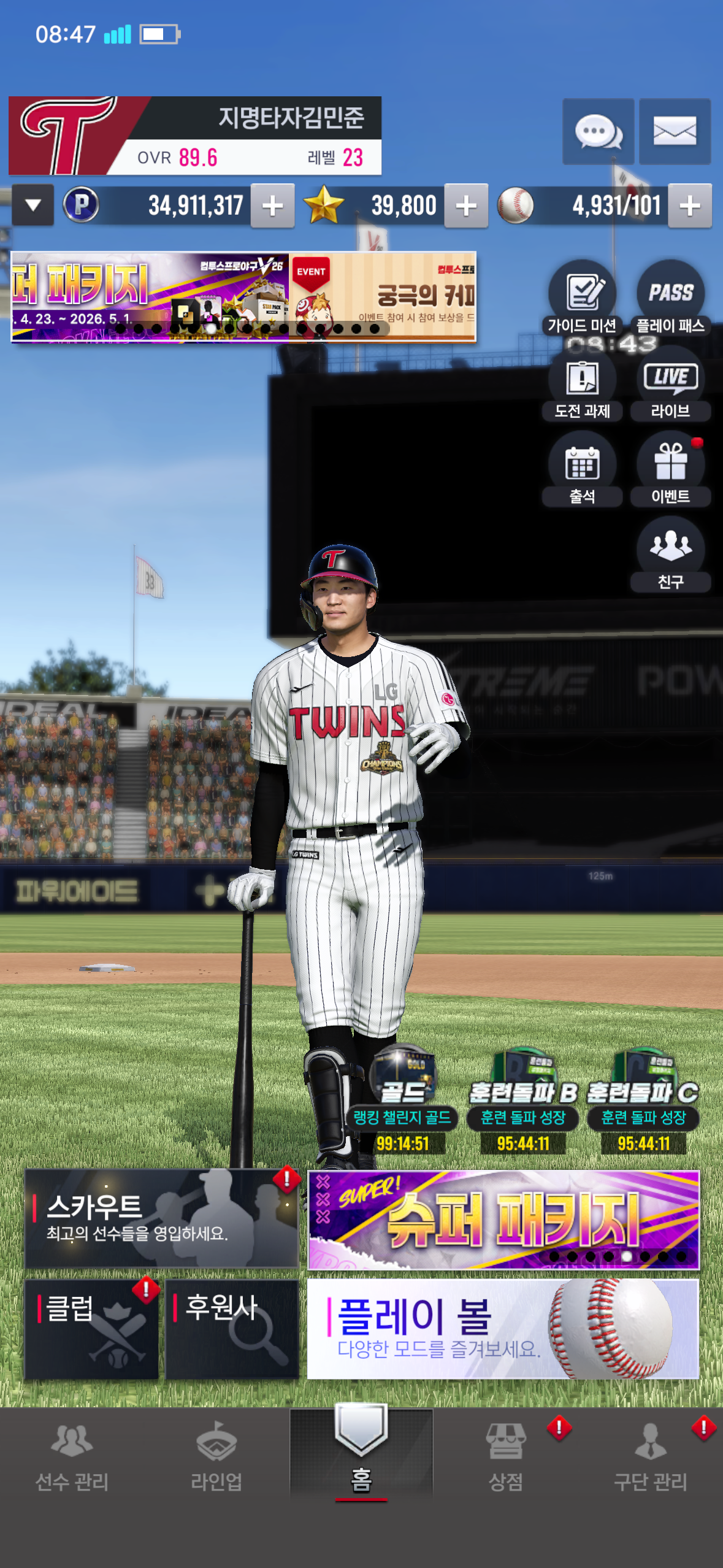Open 도전 과제 challenges
The width and height of the screenshot is (723, 1568).
point(582,384)
